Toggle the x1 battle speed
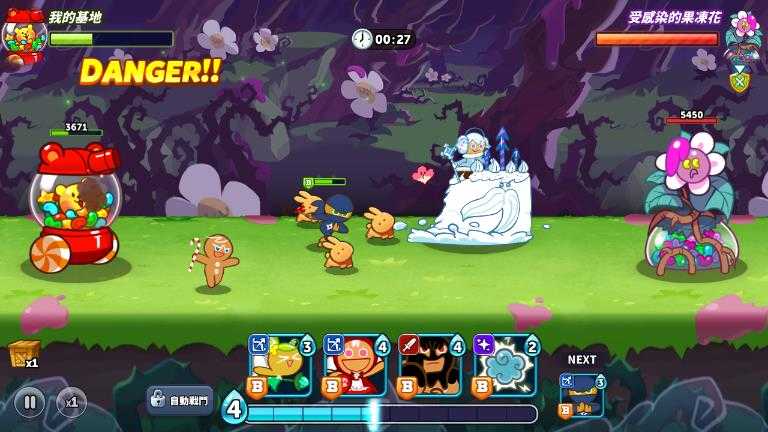Screen dimensions: 768x432 [71, 402]
